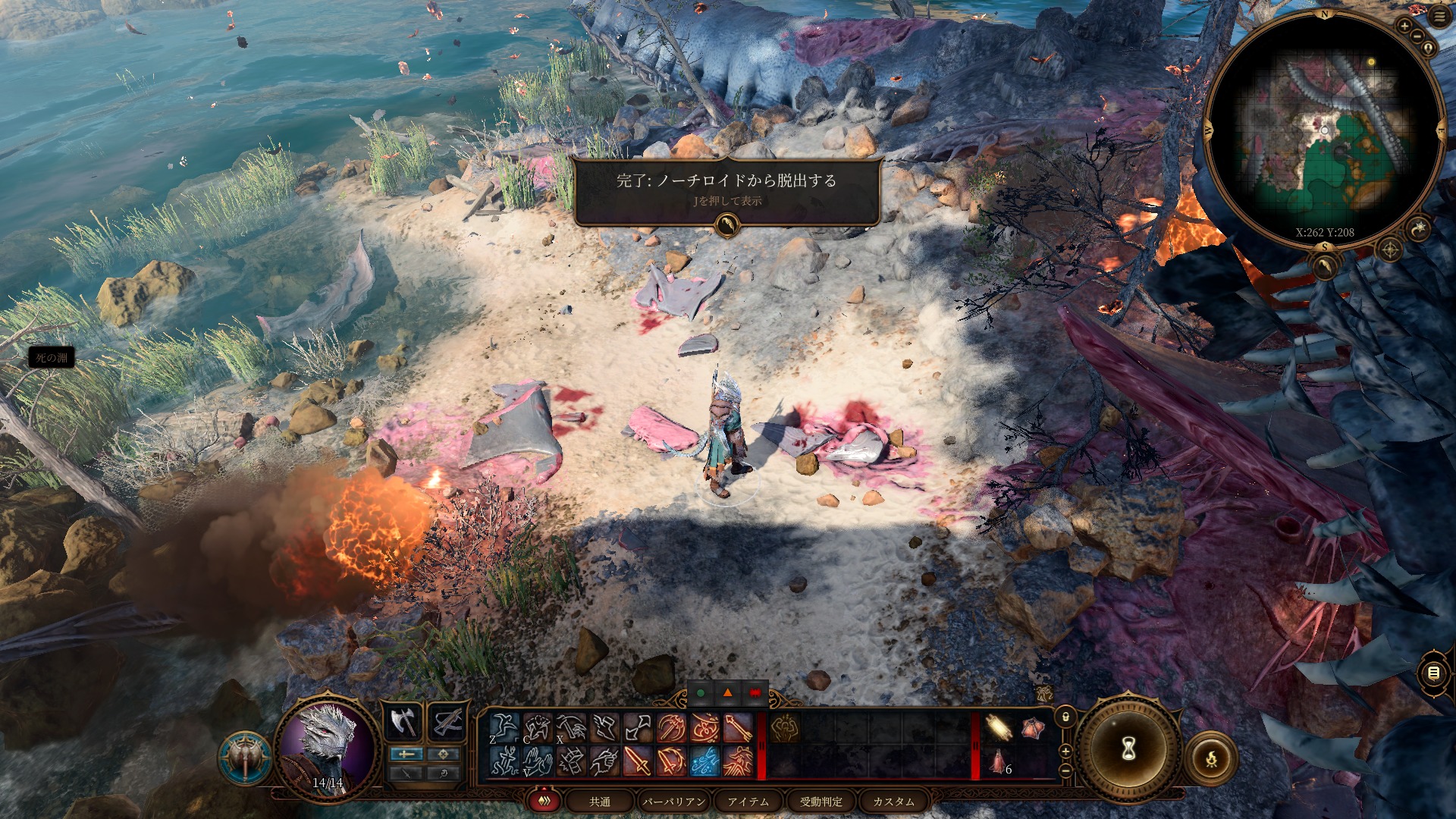Open the hamburger game menu button
This screenshot has height=819, width=1456.
point(1439,17)
